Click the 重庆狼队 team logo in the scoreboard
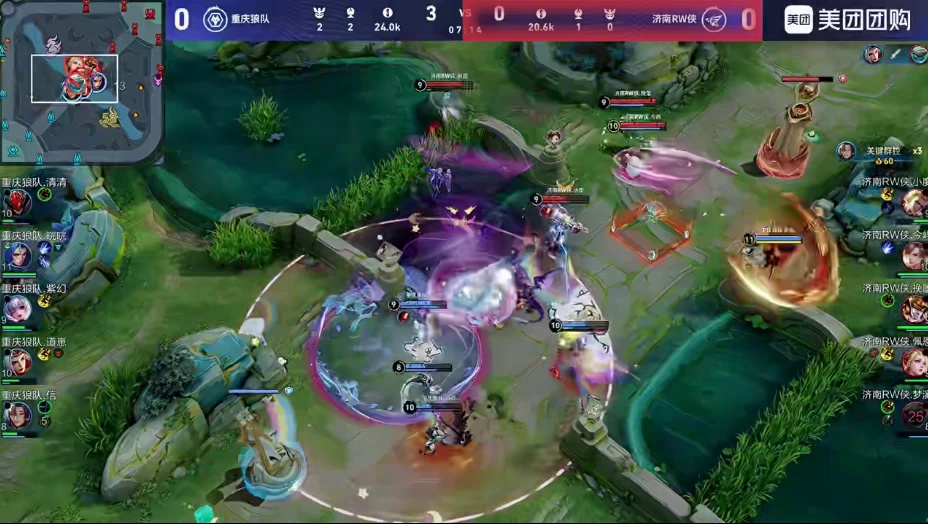This screenshot has height=524, width=928. coord(215,19)
